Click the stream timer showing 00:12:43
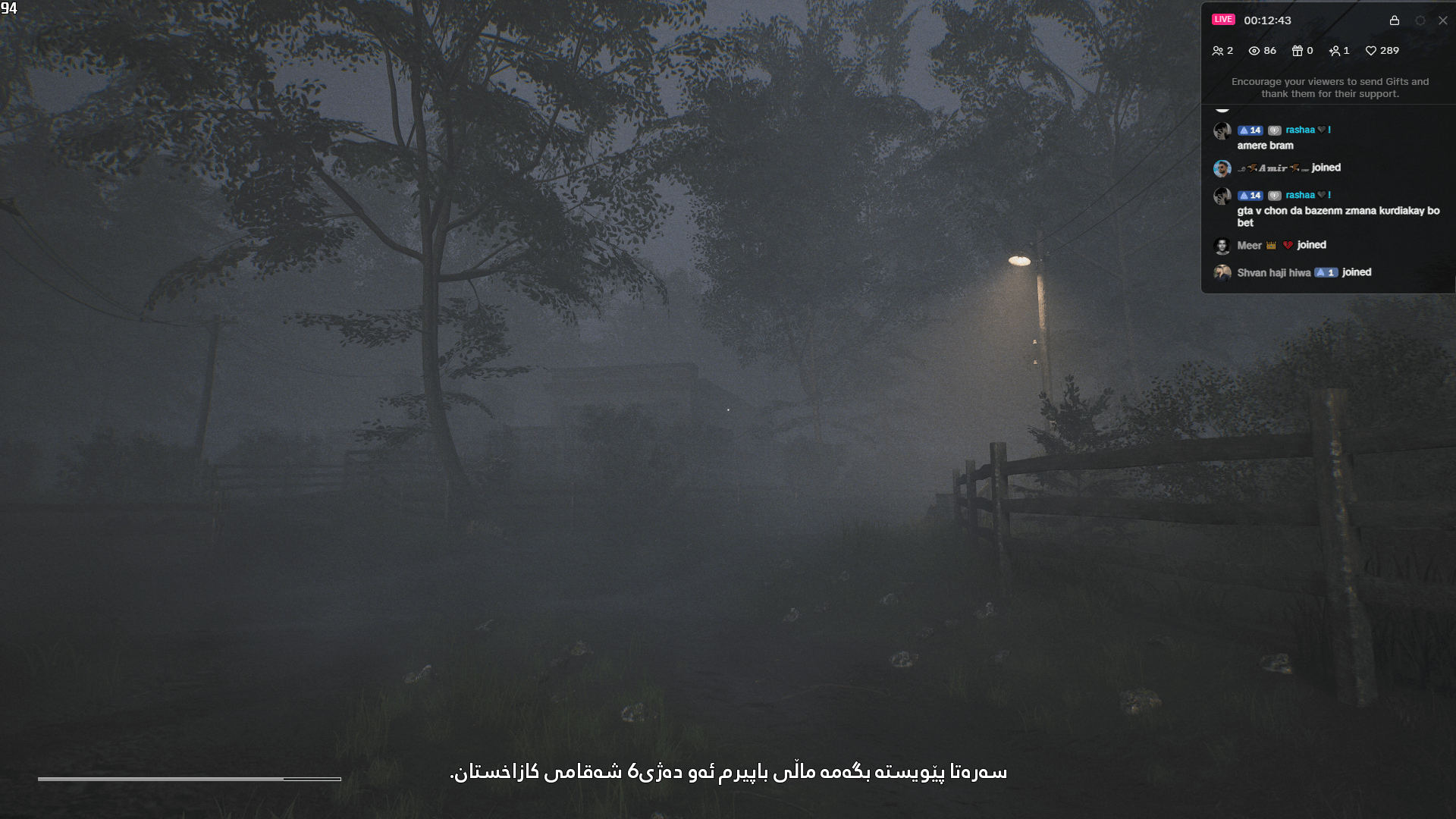The image size is (1456, 819). point(1267,20)
